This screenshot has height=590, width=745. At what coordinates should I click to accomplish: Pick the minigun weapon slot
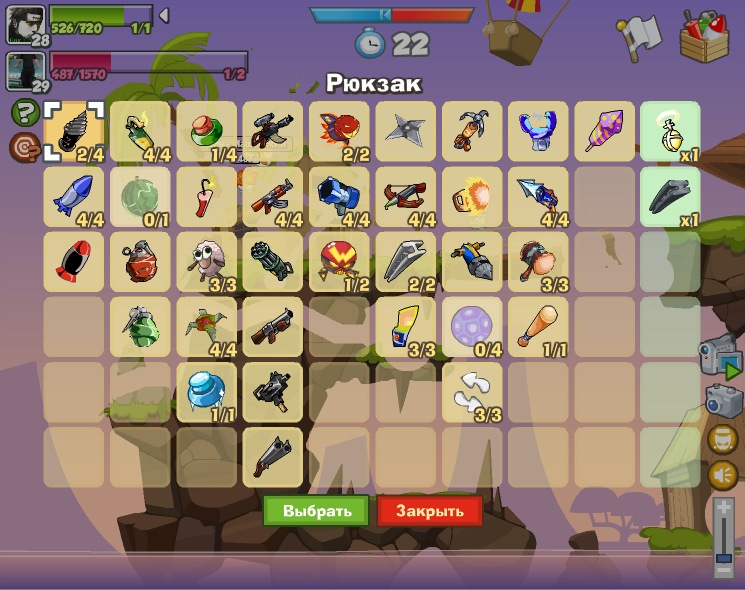pos(273,261)
